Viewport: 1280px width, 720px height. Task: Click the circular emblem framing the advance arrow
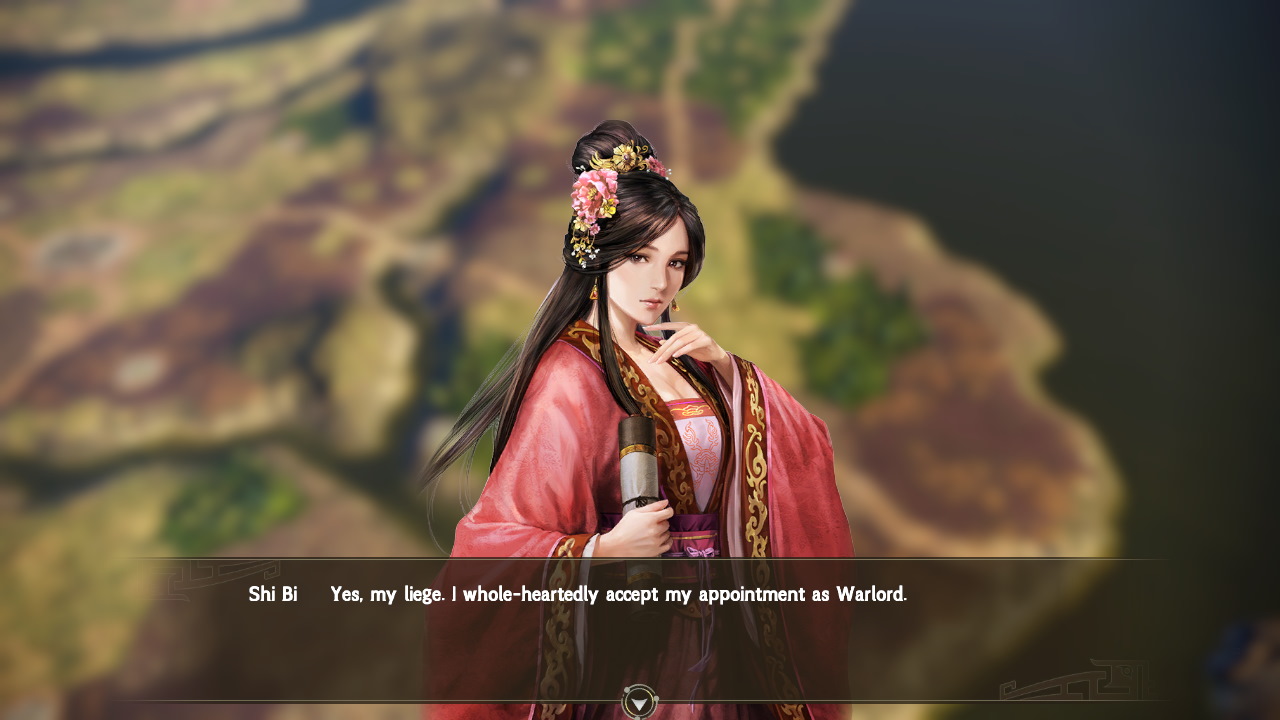[637, 703]
